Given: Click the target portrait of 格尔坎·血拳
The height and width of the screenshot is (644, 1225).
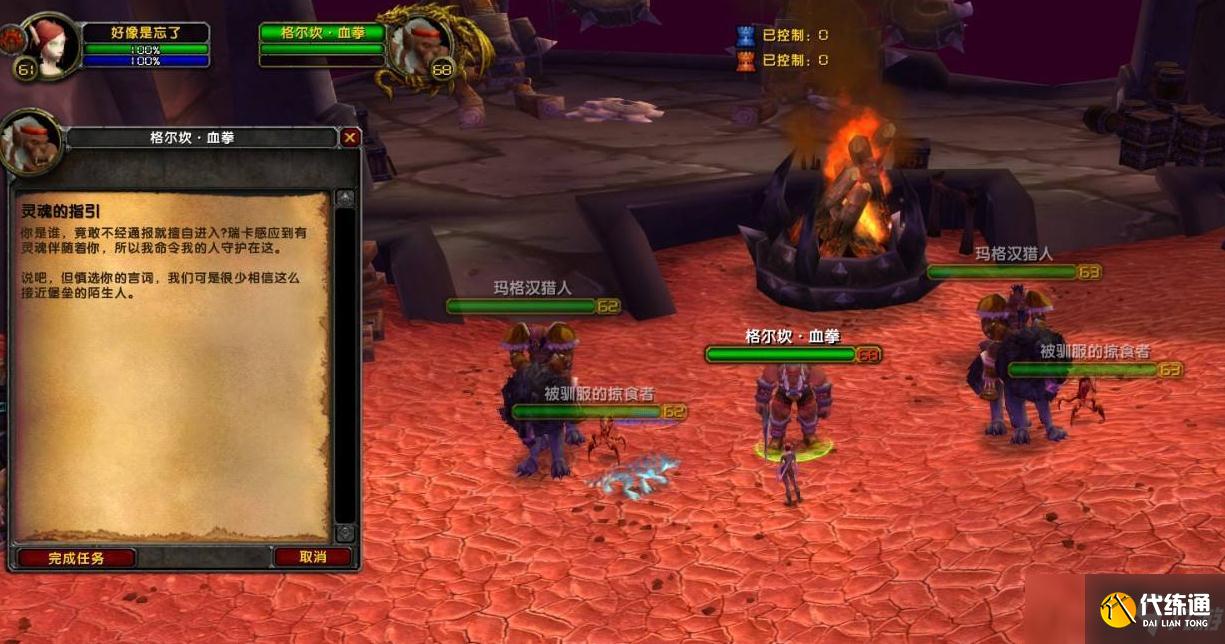Looking at the screenshot, I should tap(418, 45).
